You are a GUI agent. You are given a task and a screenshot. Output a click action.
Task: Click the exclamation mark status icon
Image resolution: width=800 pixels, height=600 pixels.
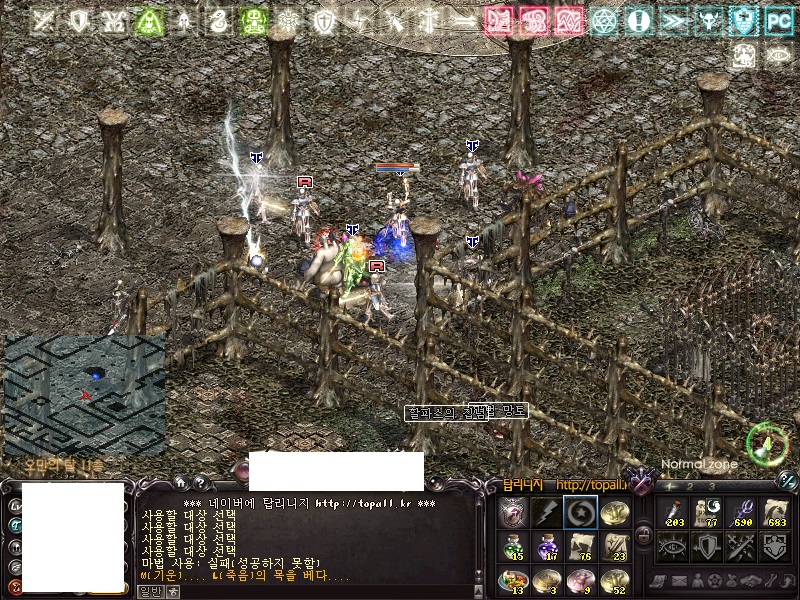pos(639,20)
